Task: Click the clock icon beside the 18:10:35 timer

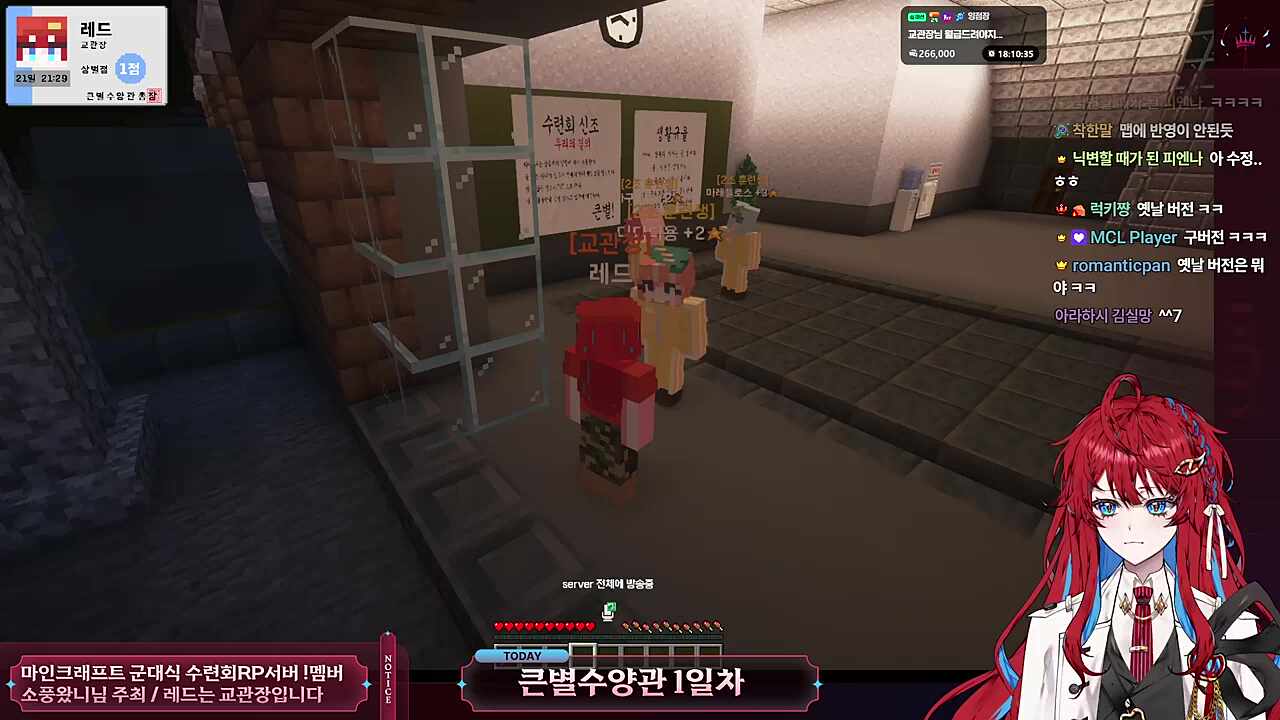Action: coord(991,52)
